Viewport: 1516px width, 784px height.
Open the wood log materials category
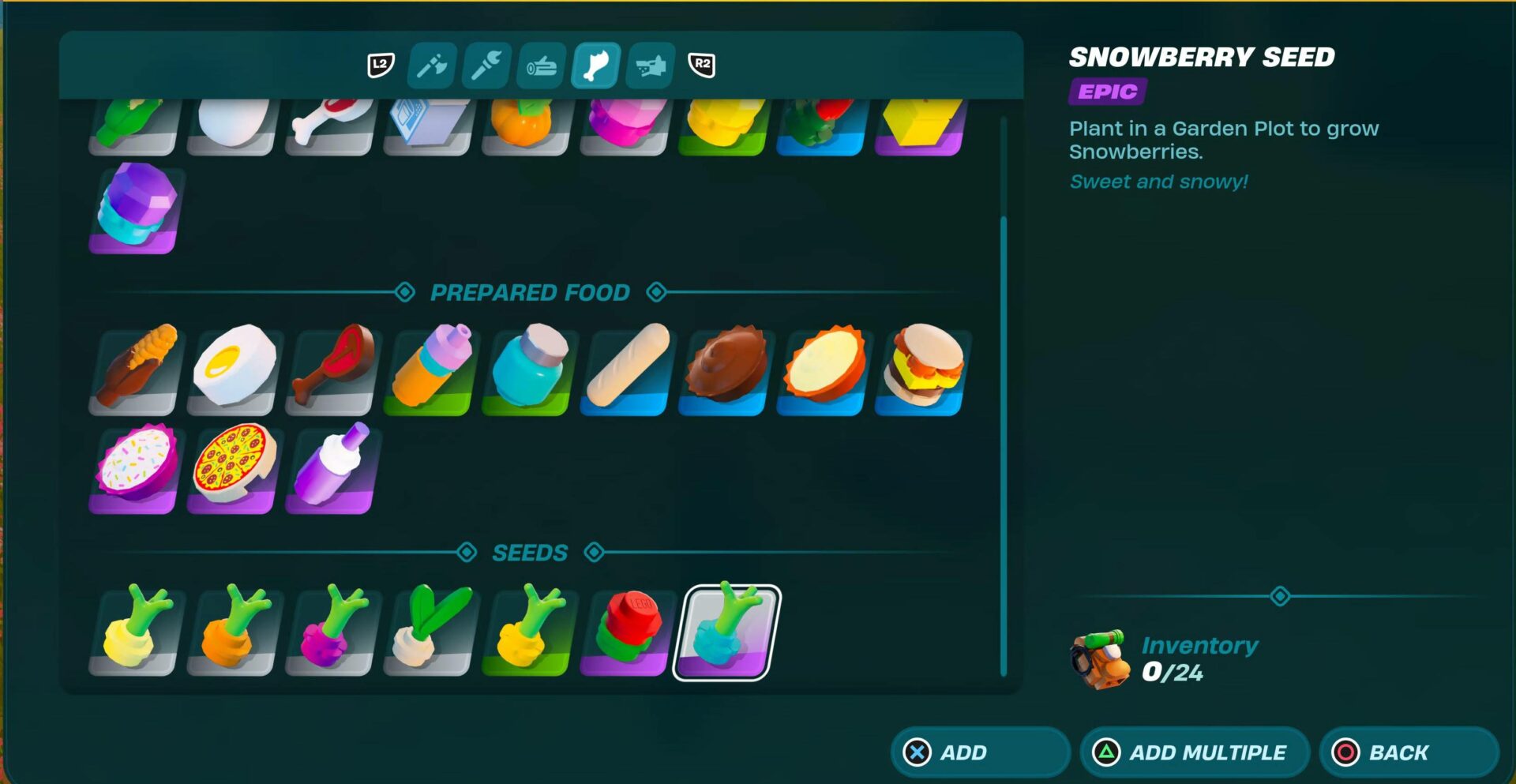coord(542,67)
